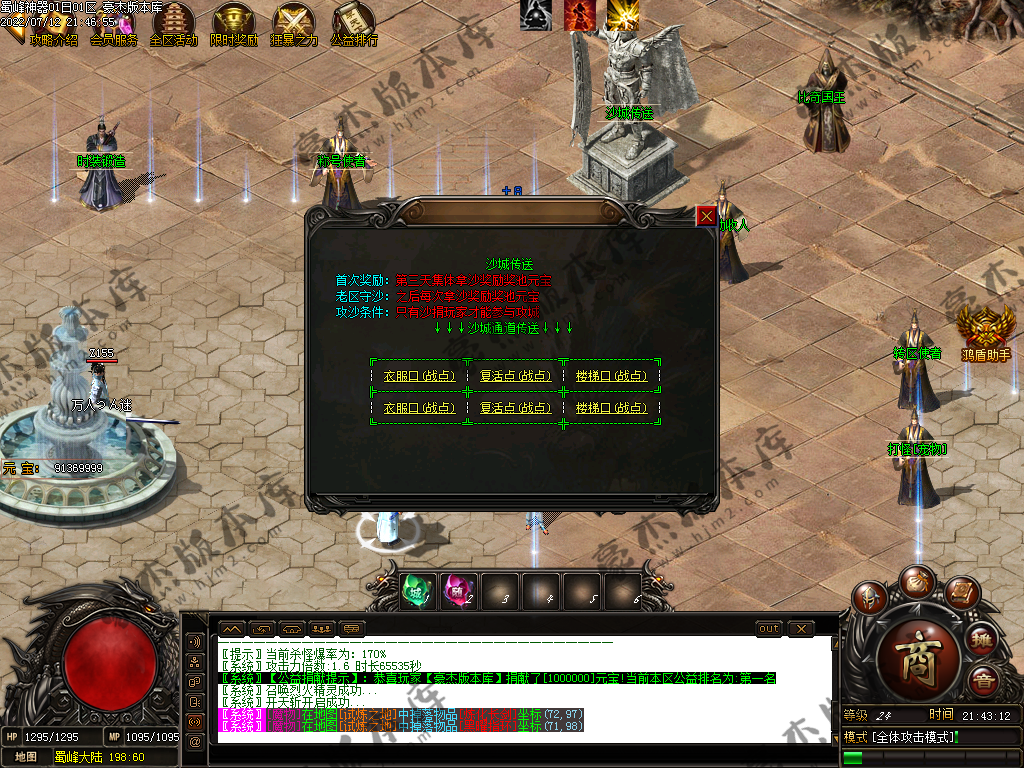Choose the top-row 衣服口 (战点) teleport link
This screenshot has height=768, width=1024.
[419, 377]
